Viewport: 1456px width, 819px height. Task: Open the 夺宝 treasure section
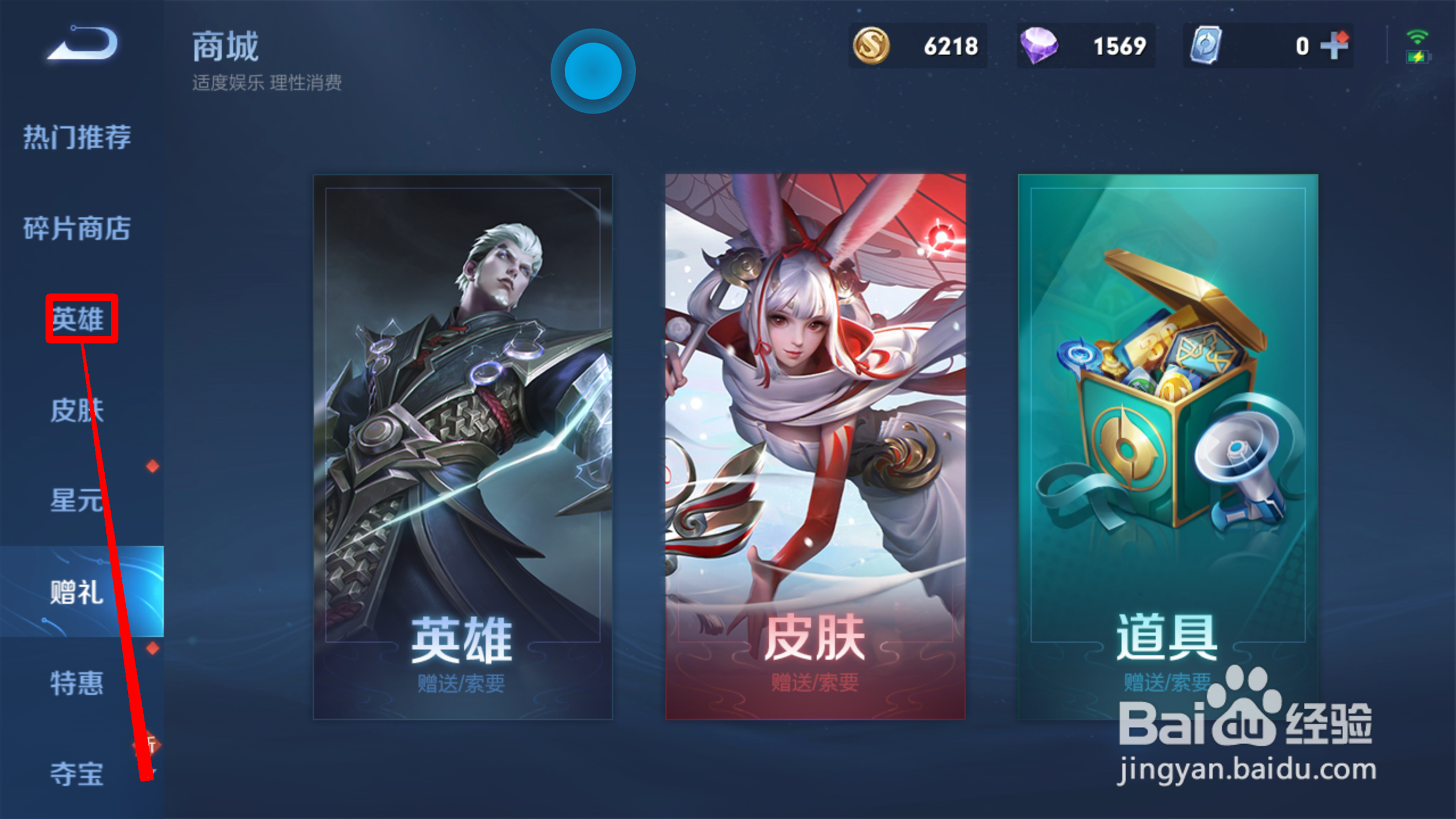coord(78,776)
